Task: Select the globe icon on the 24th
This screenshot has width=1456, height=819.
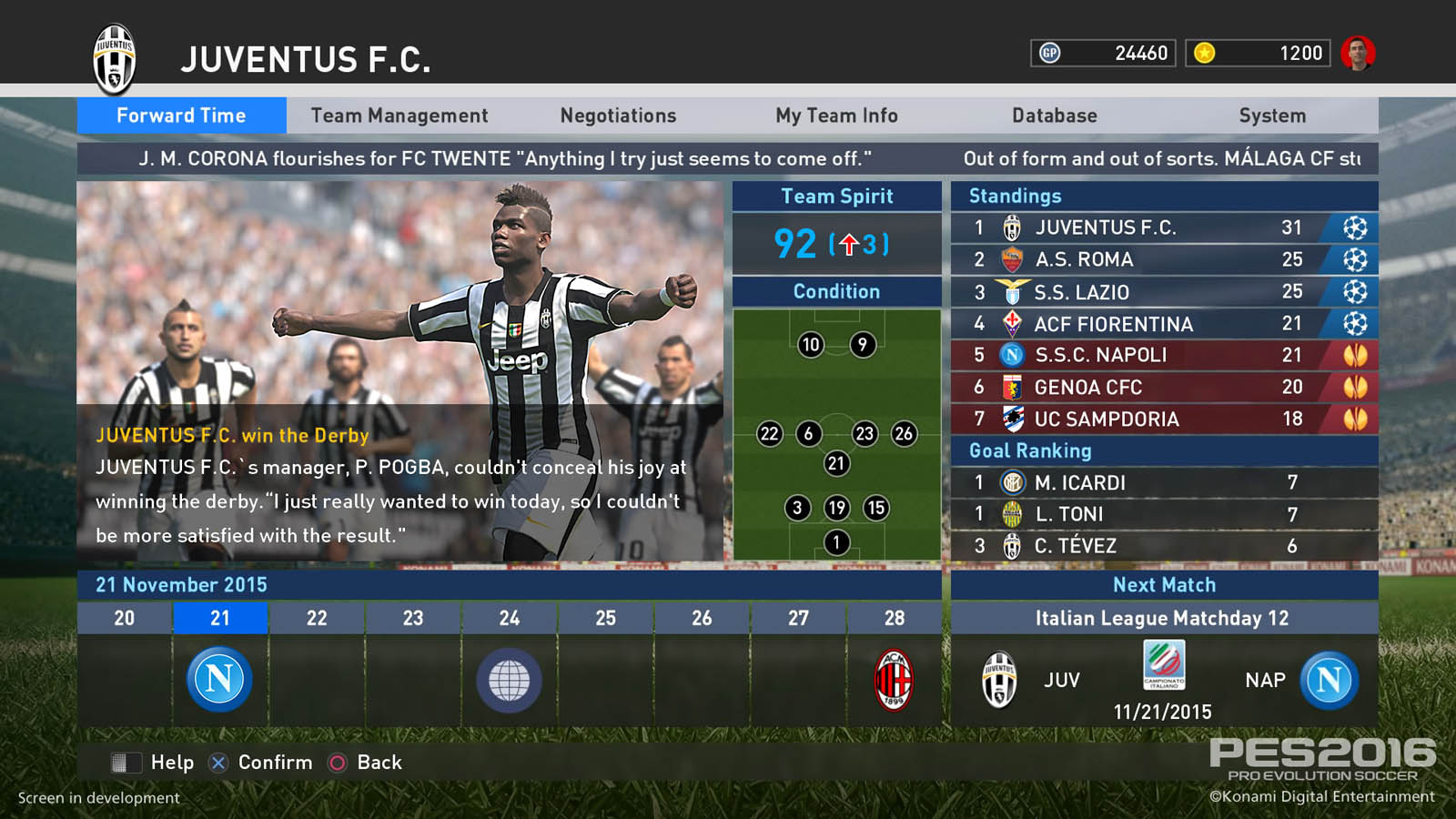Action: [x=508, y=679]
